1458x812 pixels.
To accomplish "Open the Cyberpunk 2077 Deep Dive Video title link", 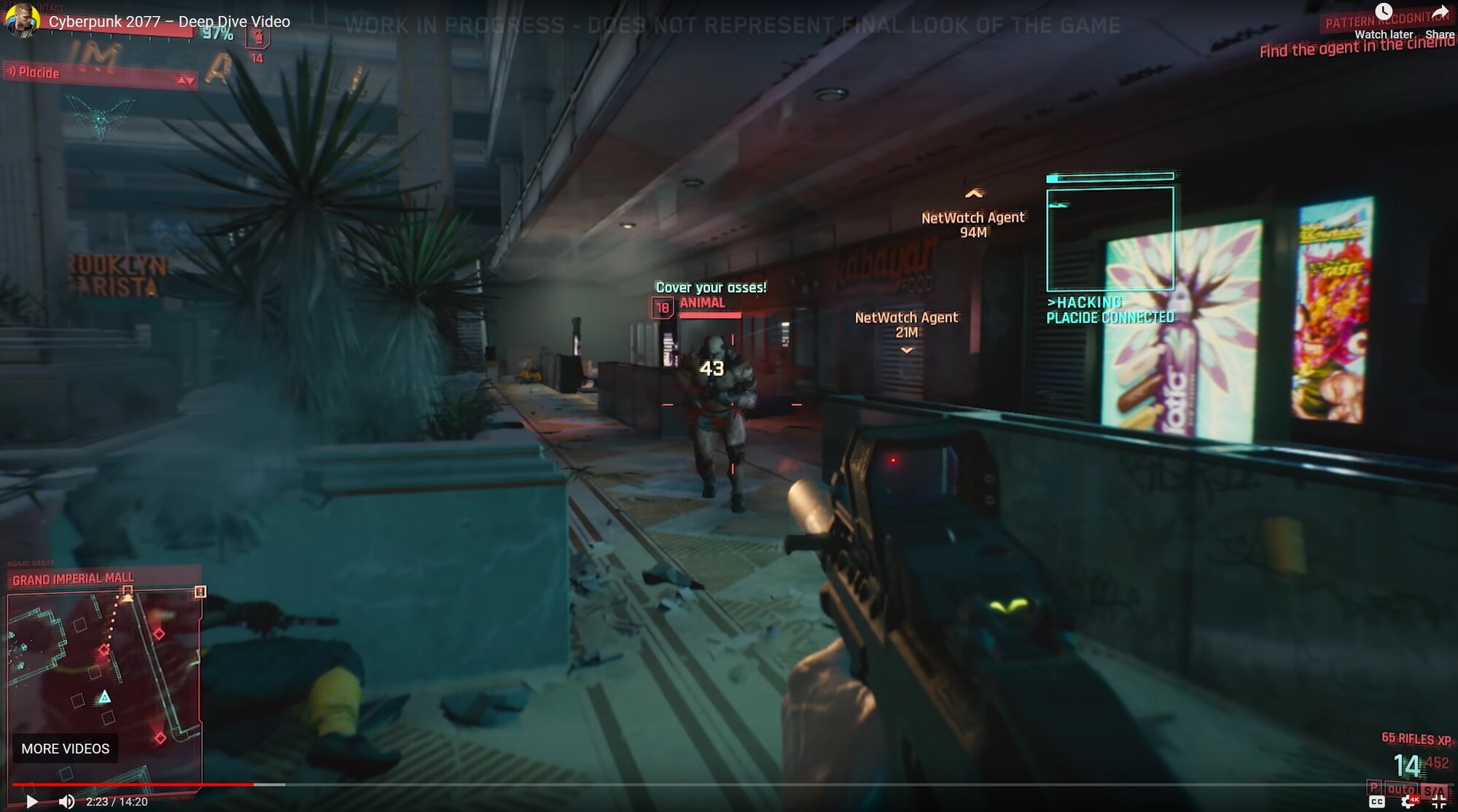I will 169,22.
